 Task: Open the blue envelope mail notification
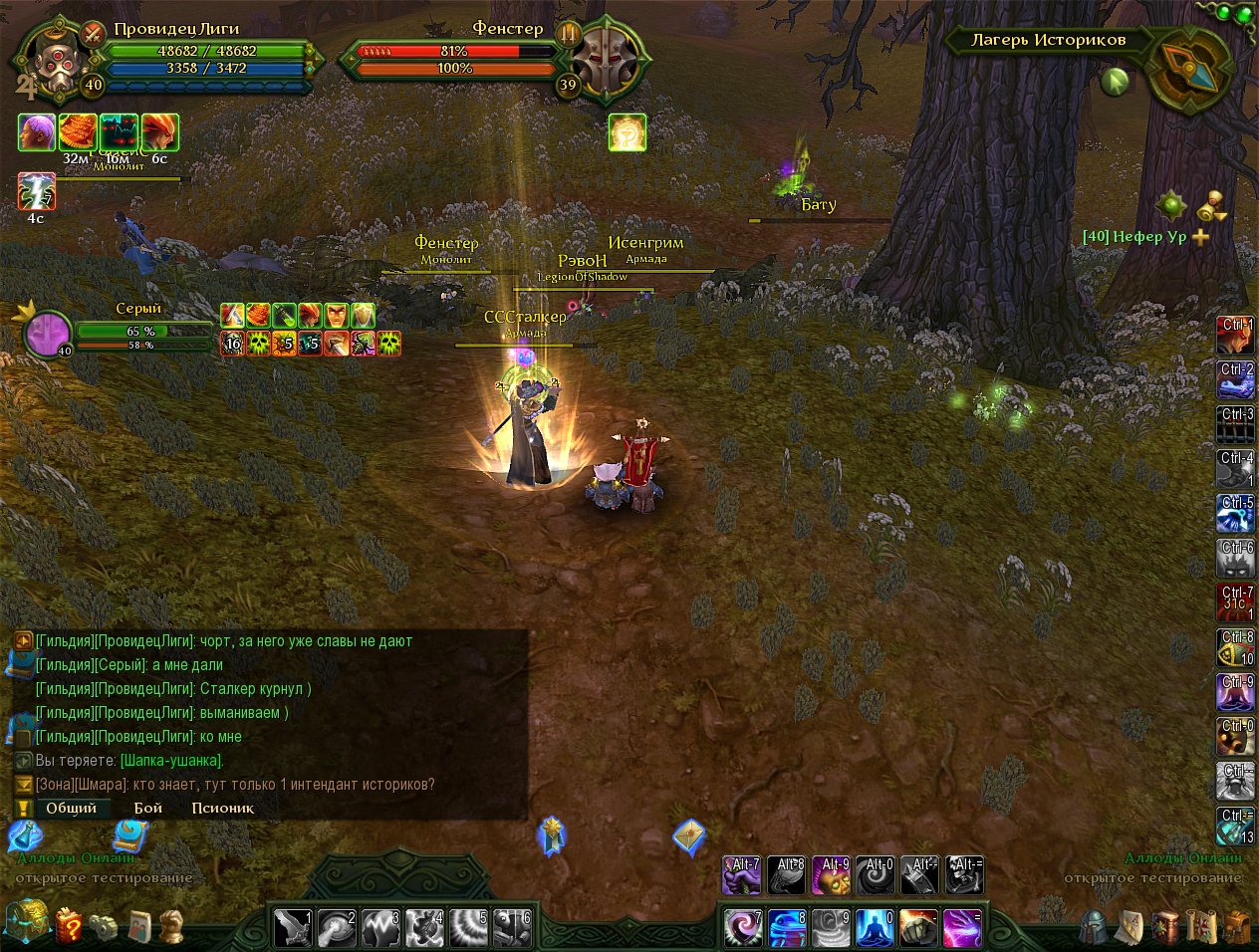point(689,836)
